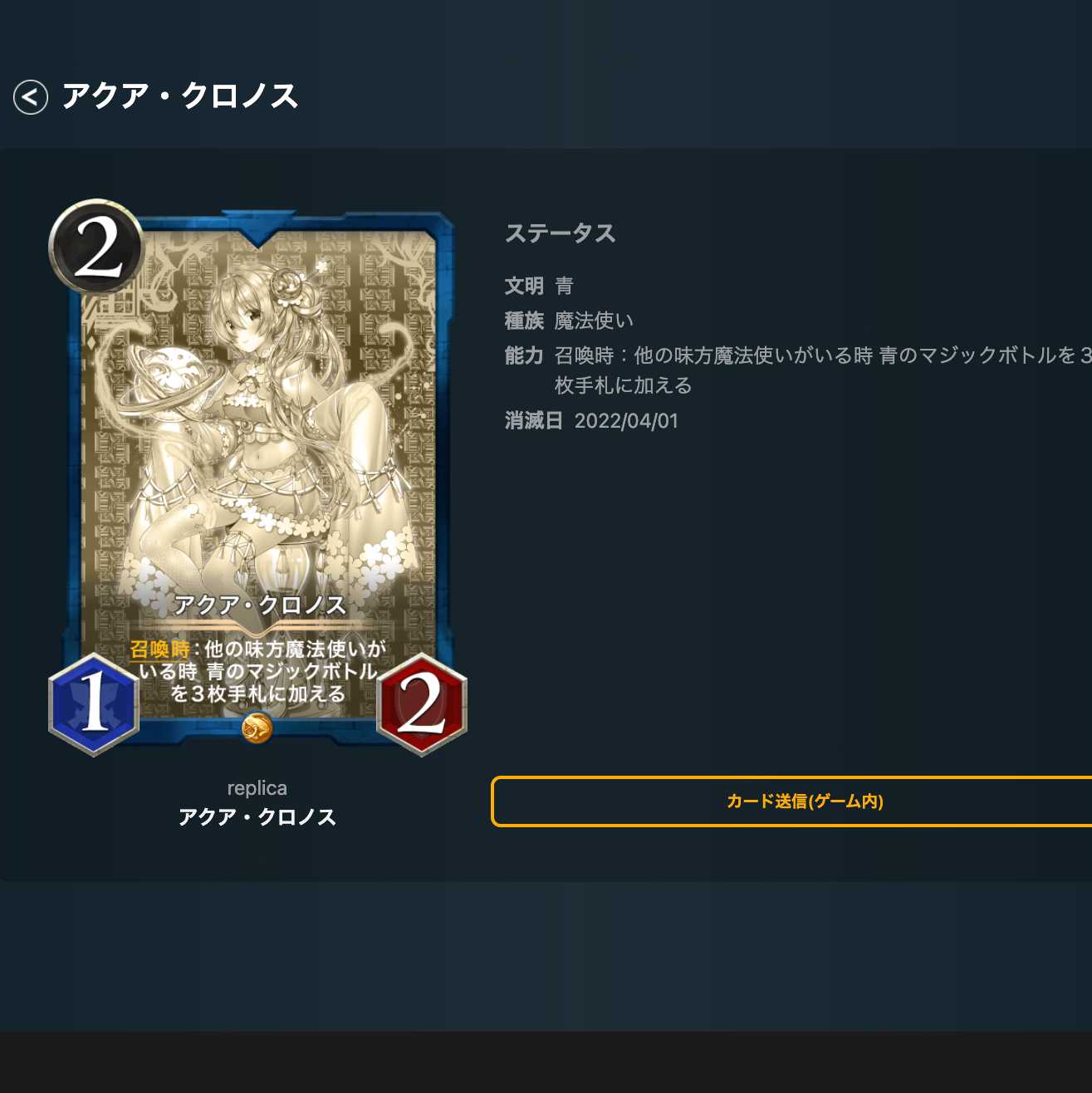The image size is (1092, 1093).
Task: Select the アクア・クロノス caption below the card
Action: [257, 817]
